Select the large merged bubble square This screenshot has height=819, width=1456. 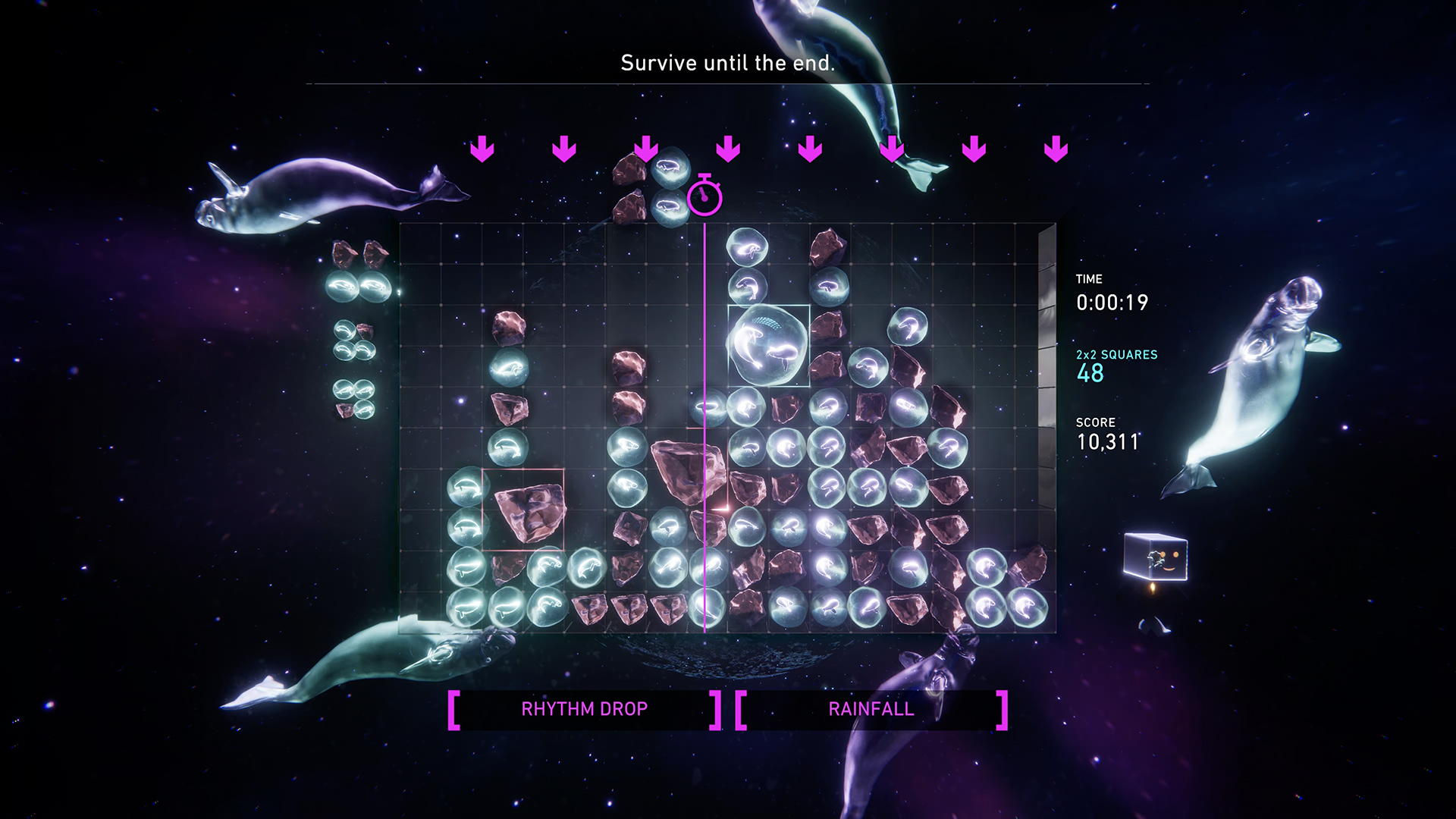(768, 346)
